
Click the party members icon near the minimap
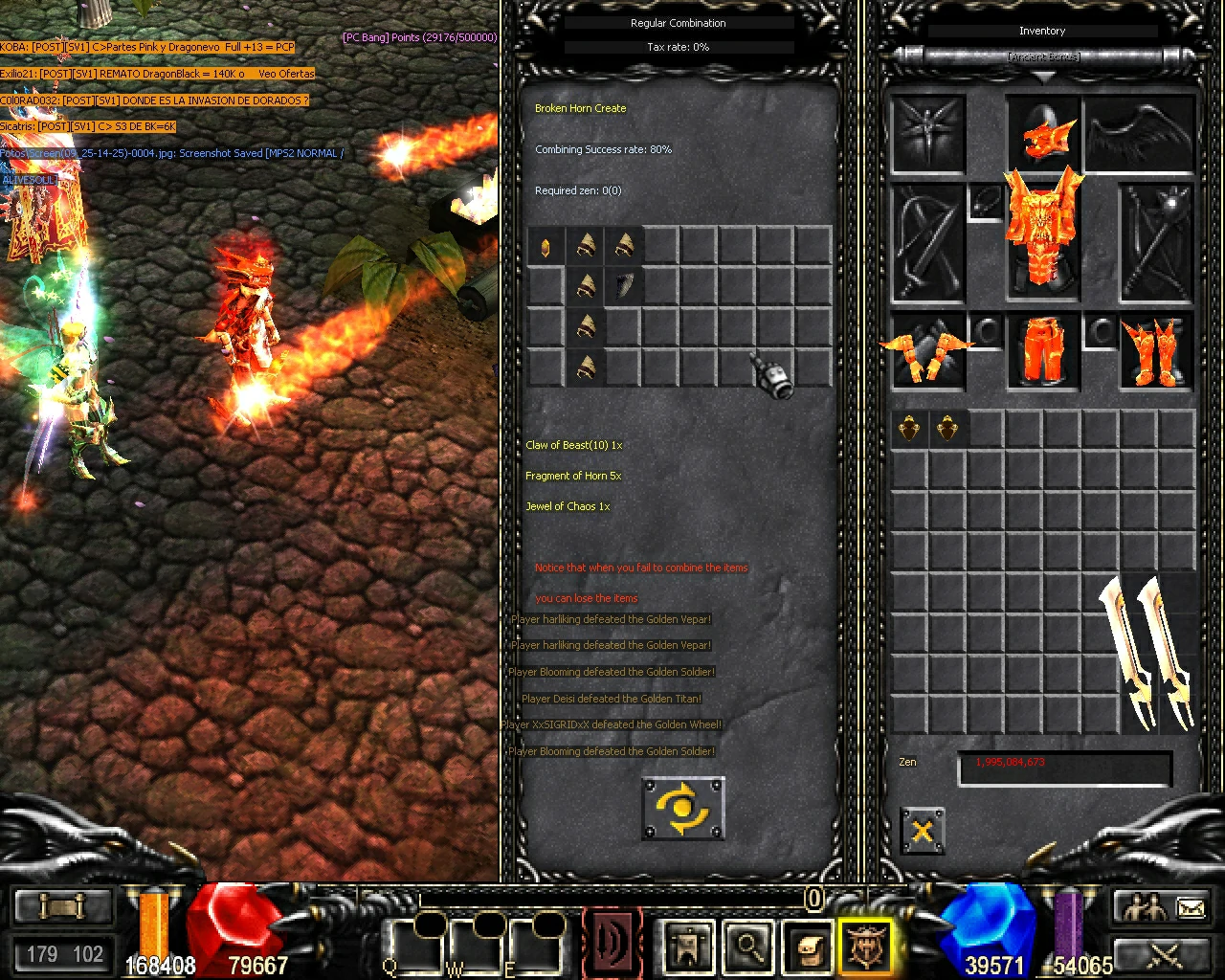point(1145,906)
